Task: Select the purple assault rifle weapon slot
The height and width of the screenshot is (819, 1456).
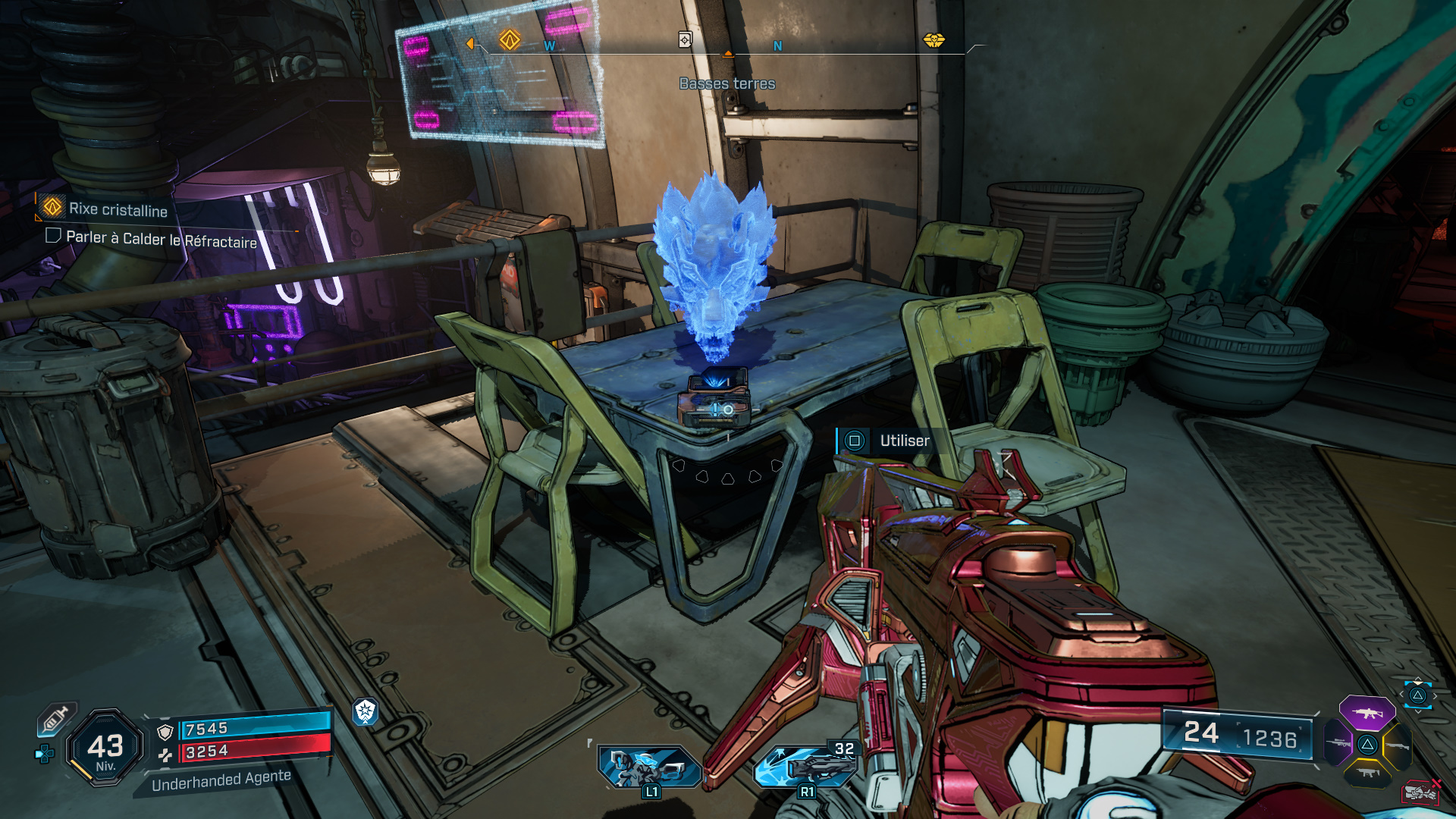Action: tap(1367, 713)
